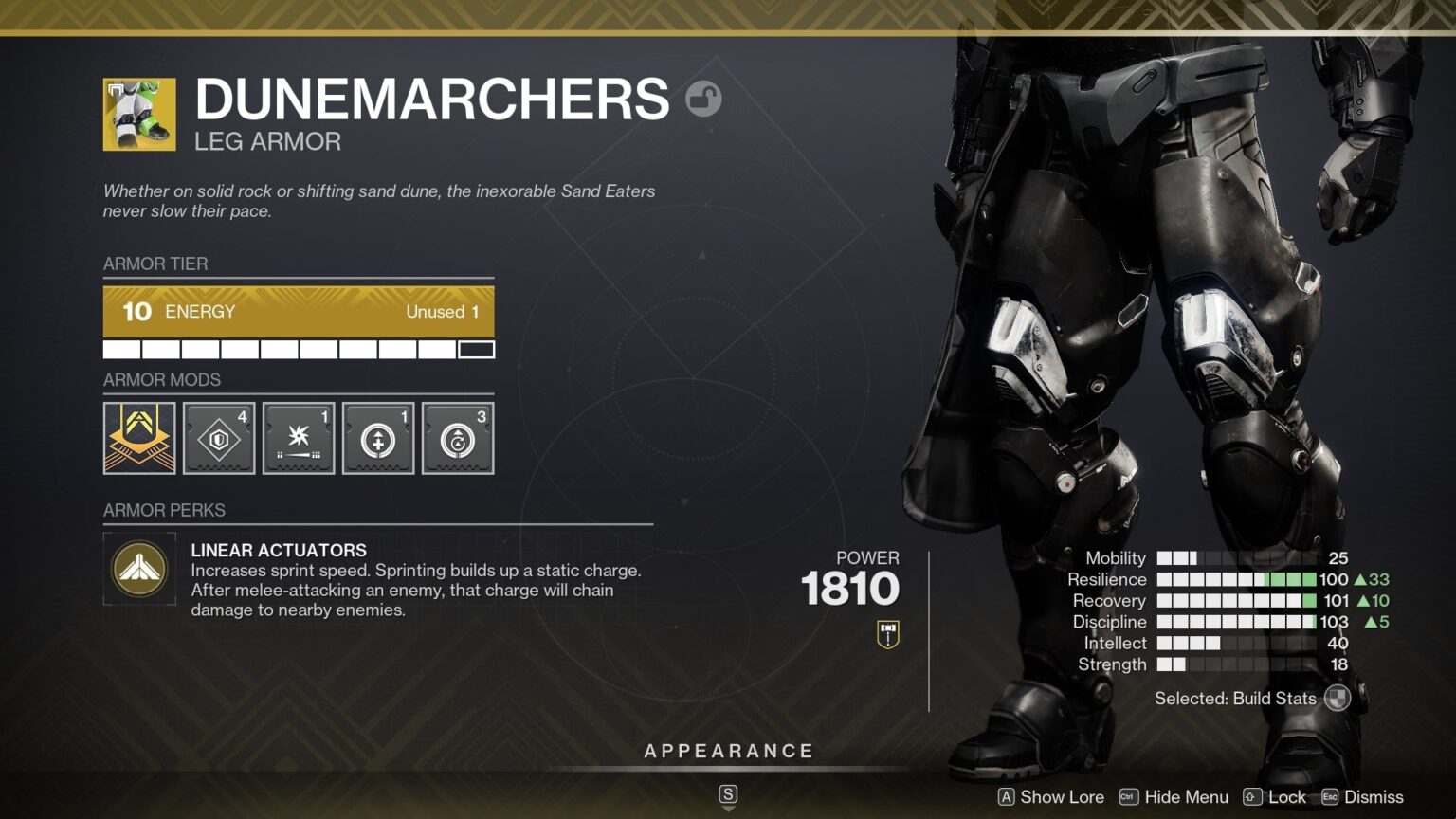This screenshot has height=819, width=1456.
Task: Click the recovery mod with upward arrow icon
Action: [378, 437]
